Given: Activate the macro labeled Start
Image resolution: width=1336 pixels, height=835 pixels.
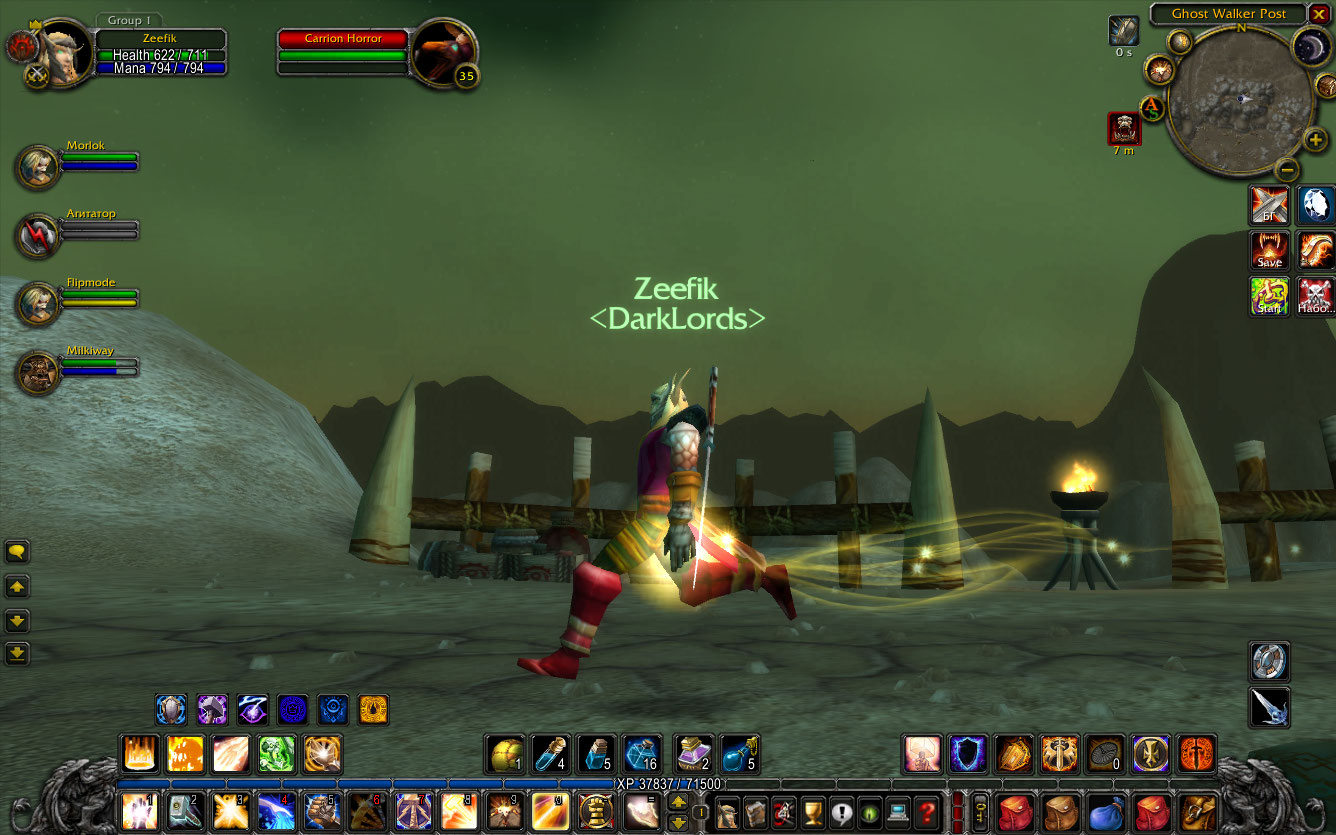Looking at the screenshot, I should [1269, 296].
